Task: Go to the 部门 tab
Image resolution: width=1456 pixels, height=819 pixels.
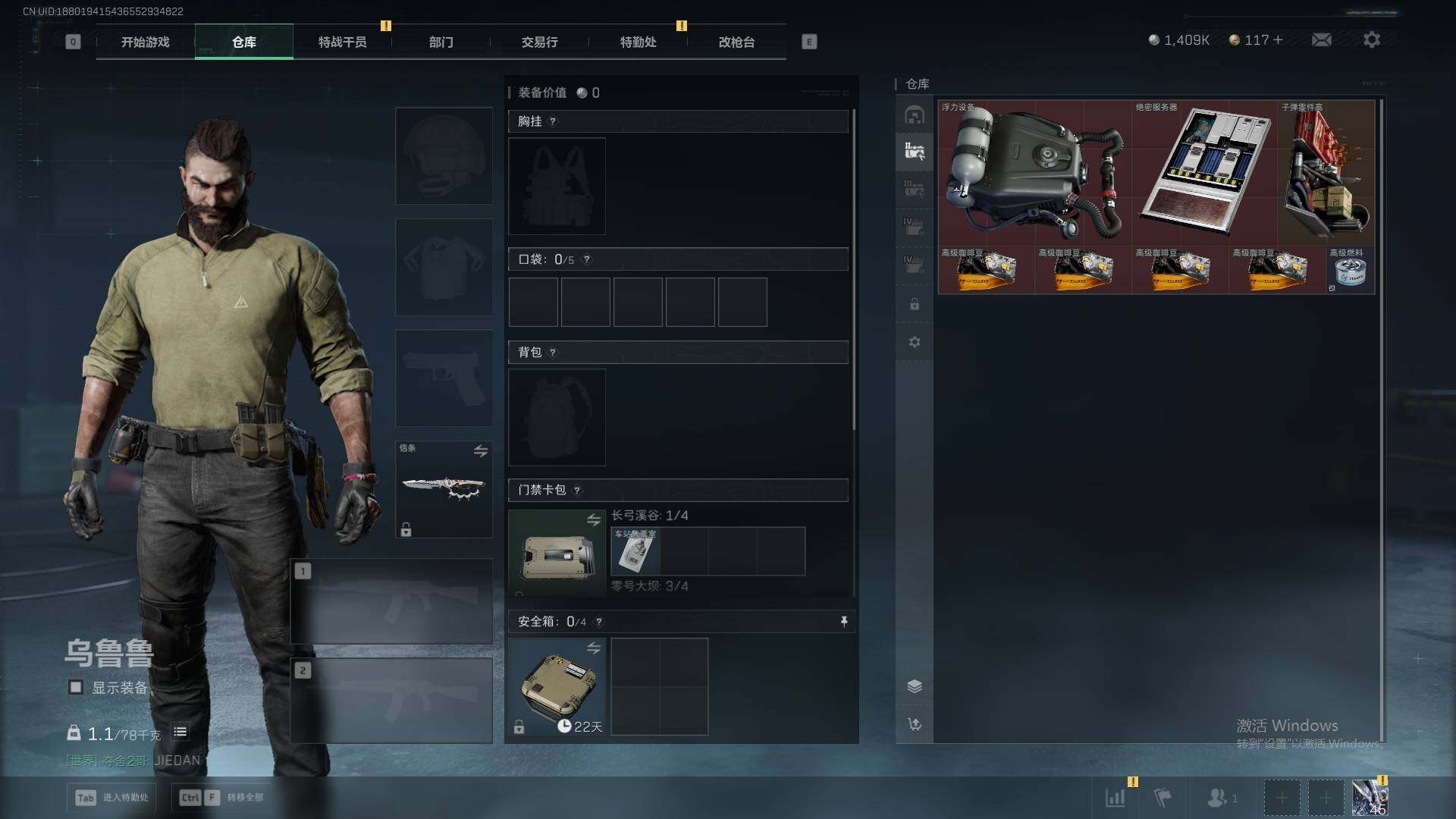Action: point(441,42)
